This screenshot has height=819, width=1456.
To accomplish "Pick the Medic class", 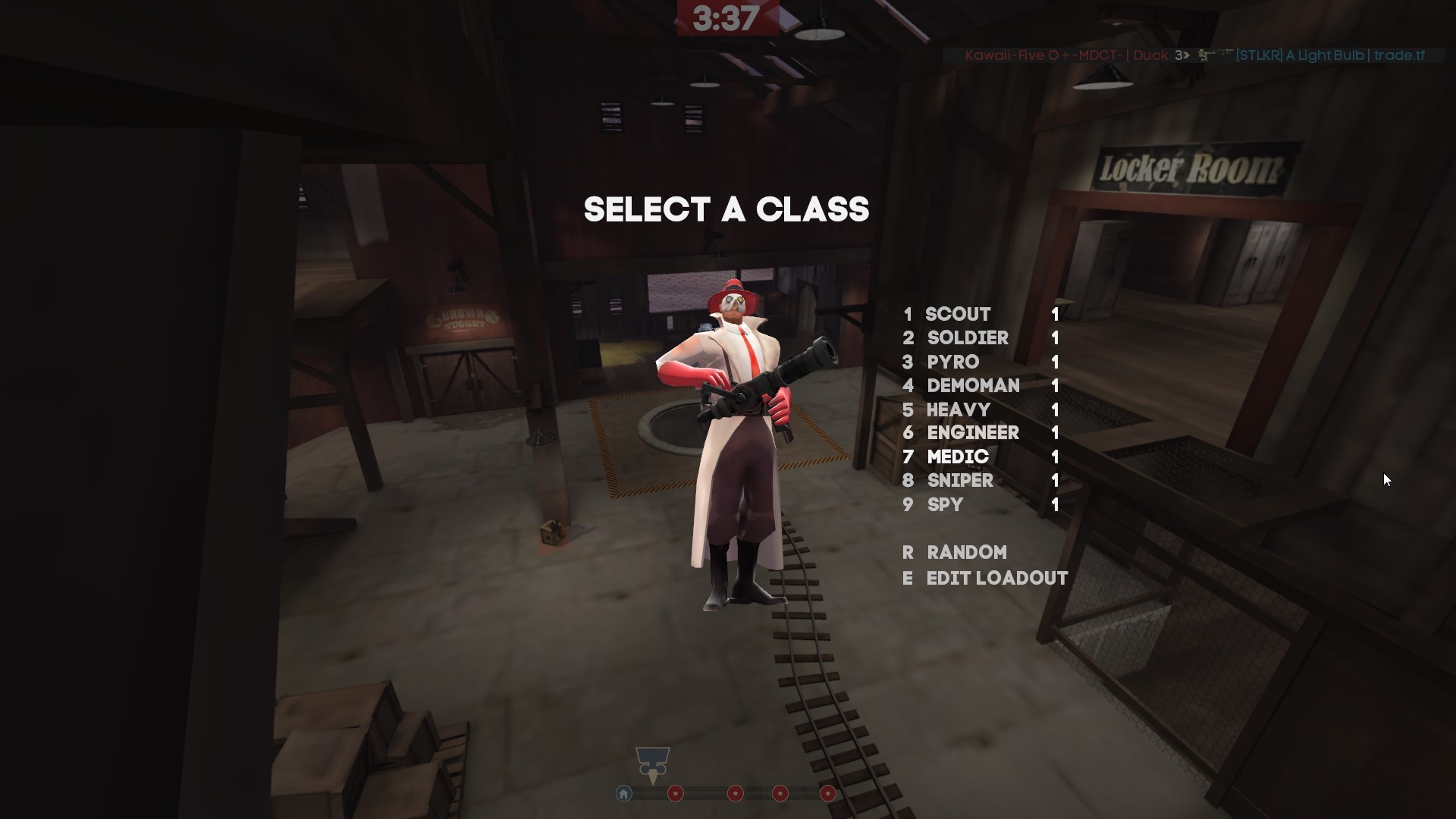I will click(x=958, y=457).
